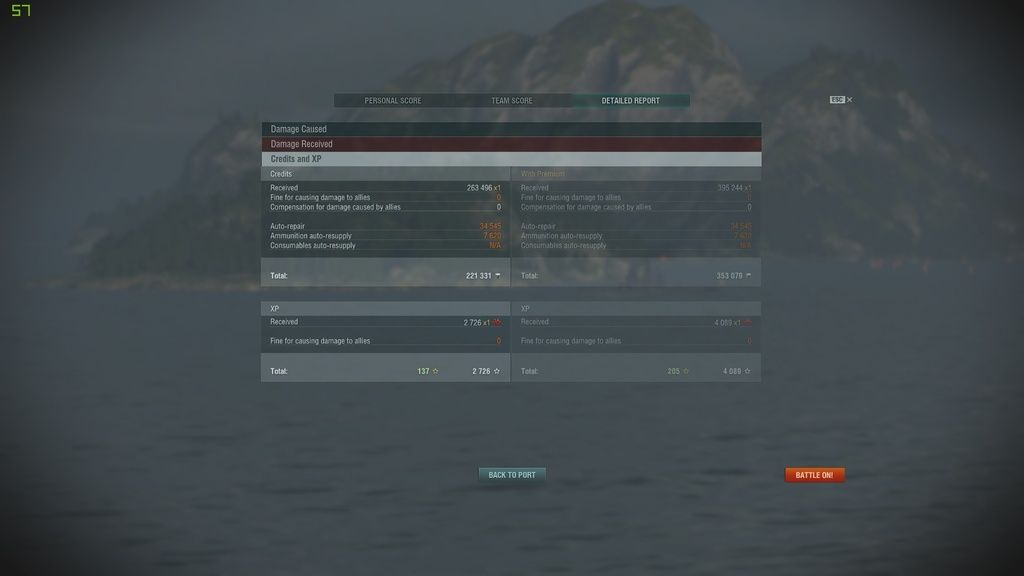
Task: Expand the Damage Received section
Action: (x=511, y=144)
